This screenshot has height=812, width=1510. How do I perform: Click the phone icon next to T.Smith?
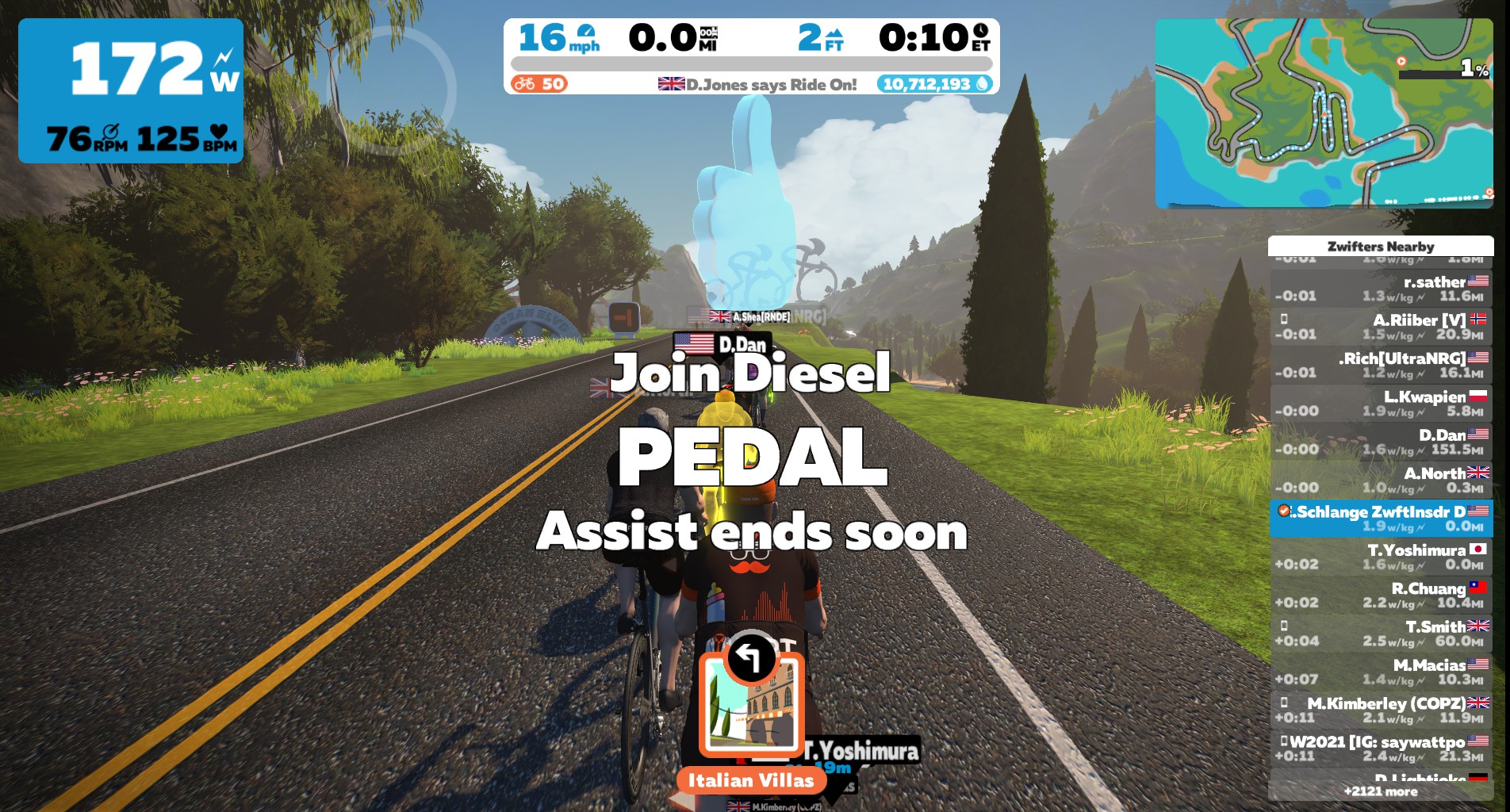pos(1284,626)
